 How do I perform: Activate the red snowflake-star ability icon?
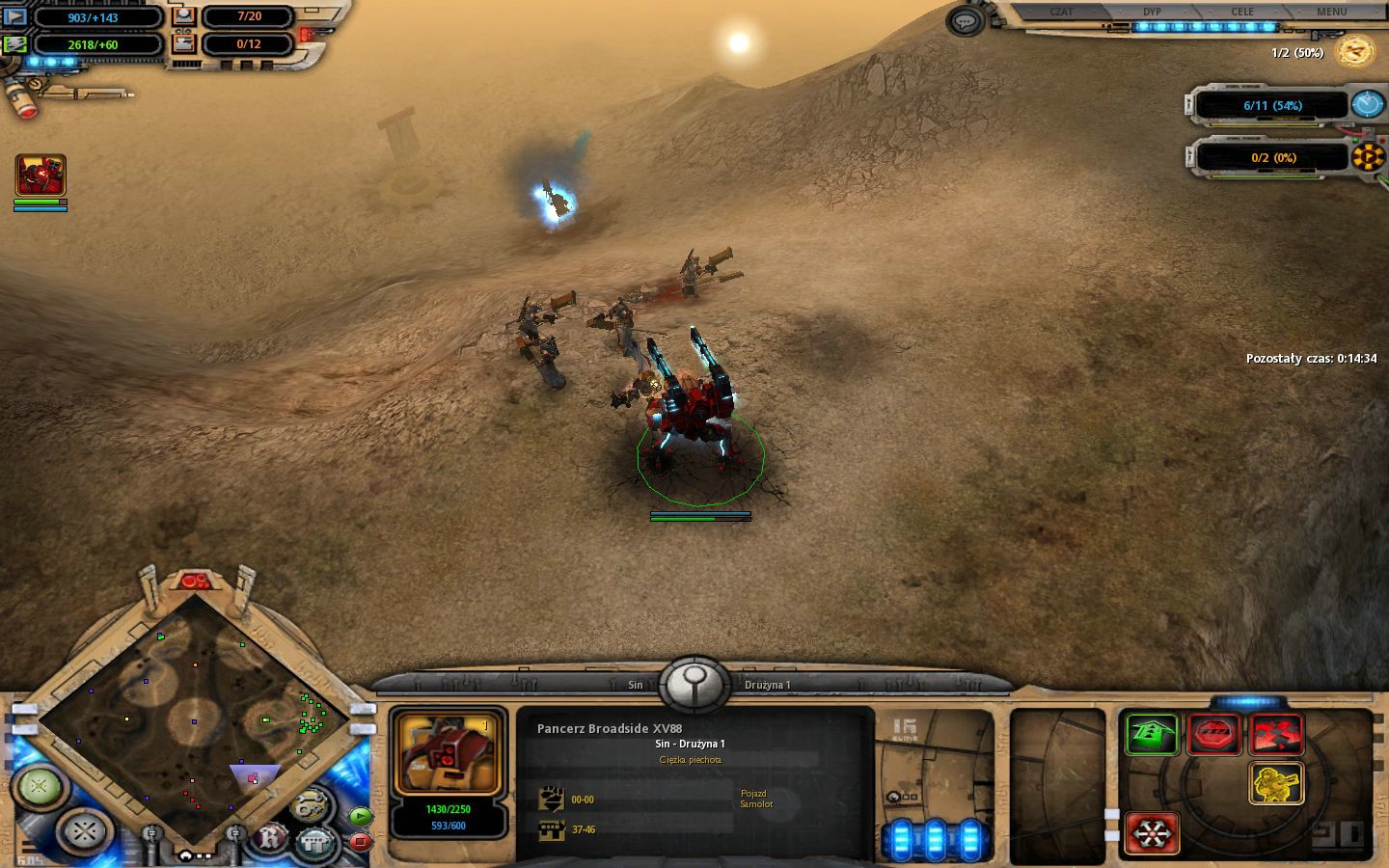pyautogui.click(x=1153, y=831)
